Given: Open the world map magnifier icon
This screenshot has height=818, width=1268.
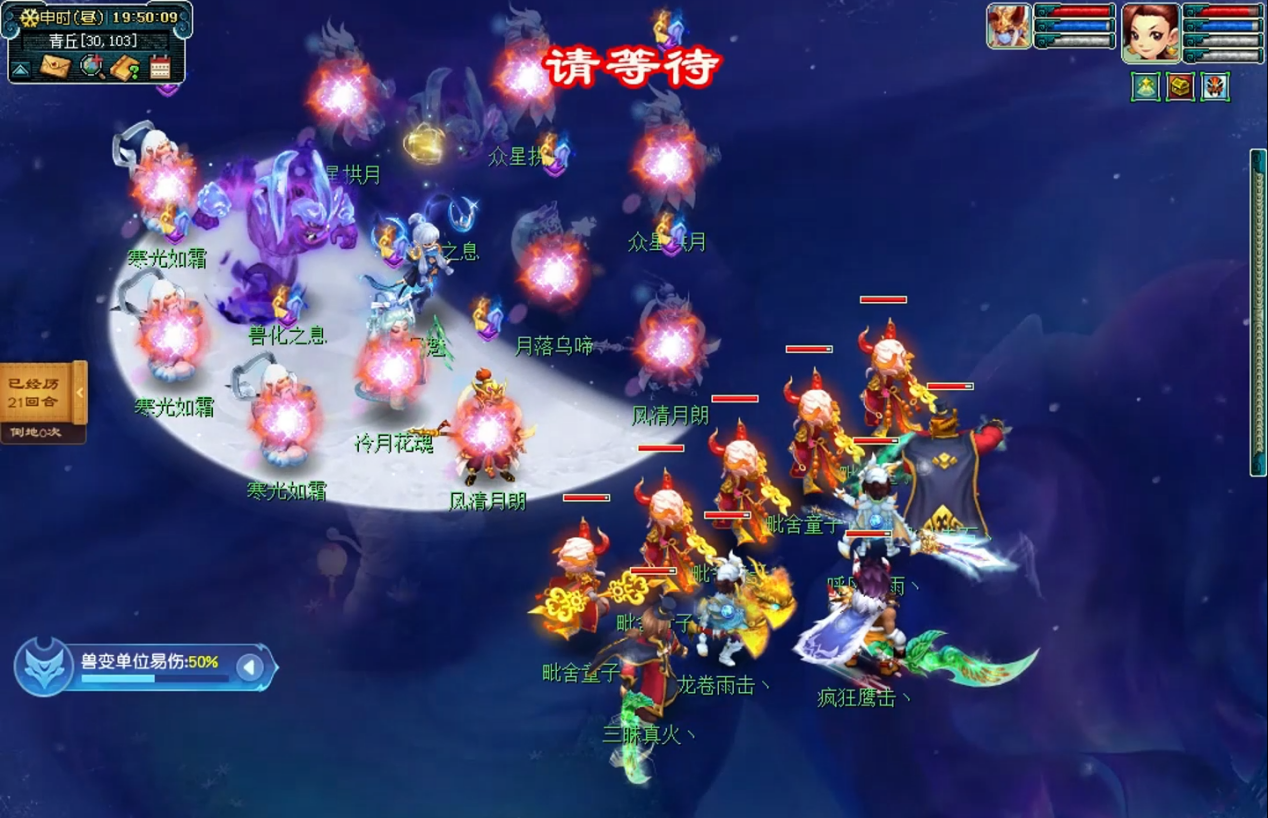Looking at the screenshot, I should click(92, 67).
